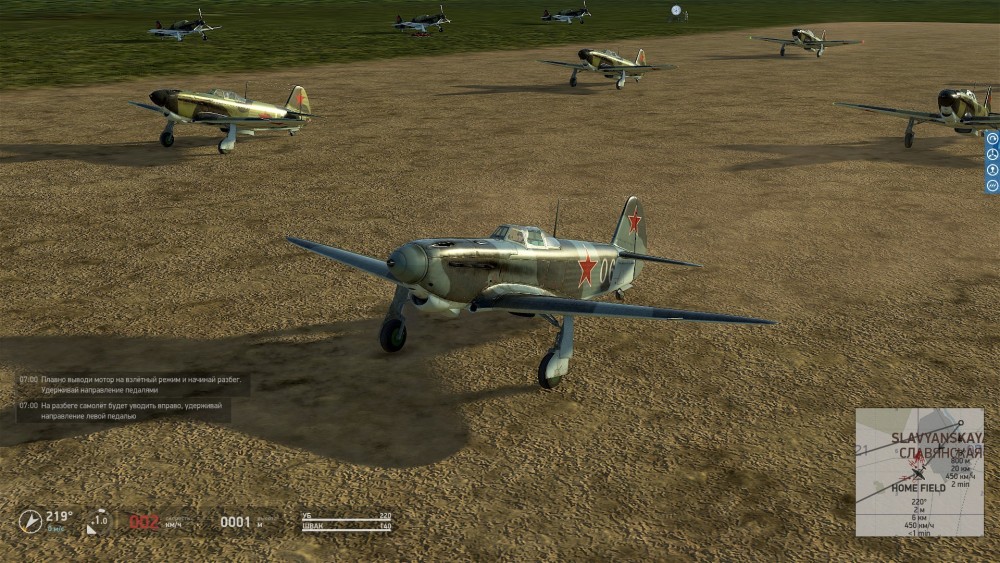Click the wavy lines icon in the blue side panel
1000x563 pixels.
pyautogui.click(x=992, y=185)
